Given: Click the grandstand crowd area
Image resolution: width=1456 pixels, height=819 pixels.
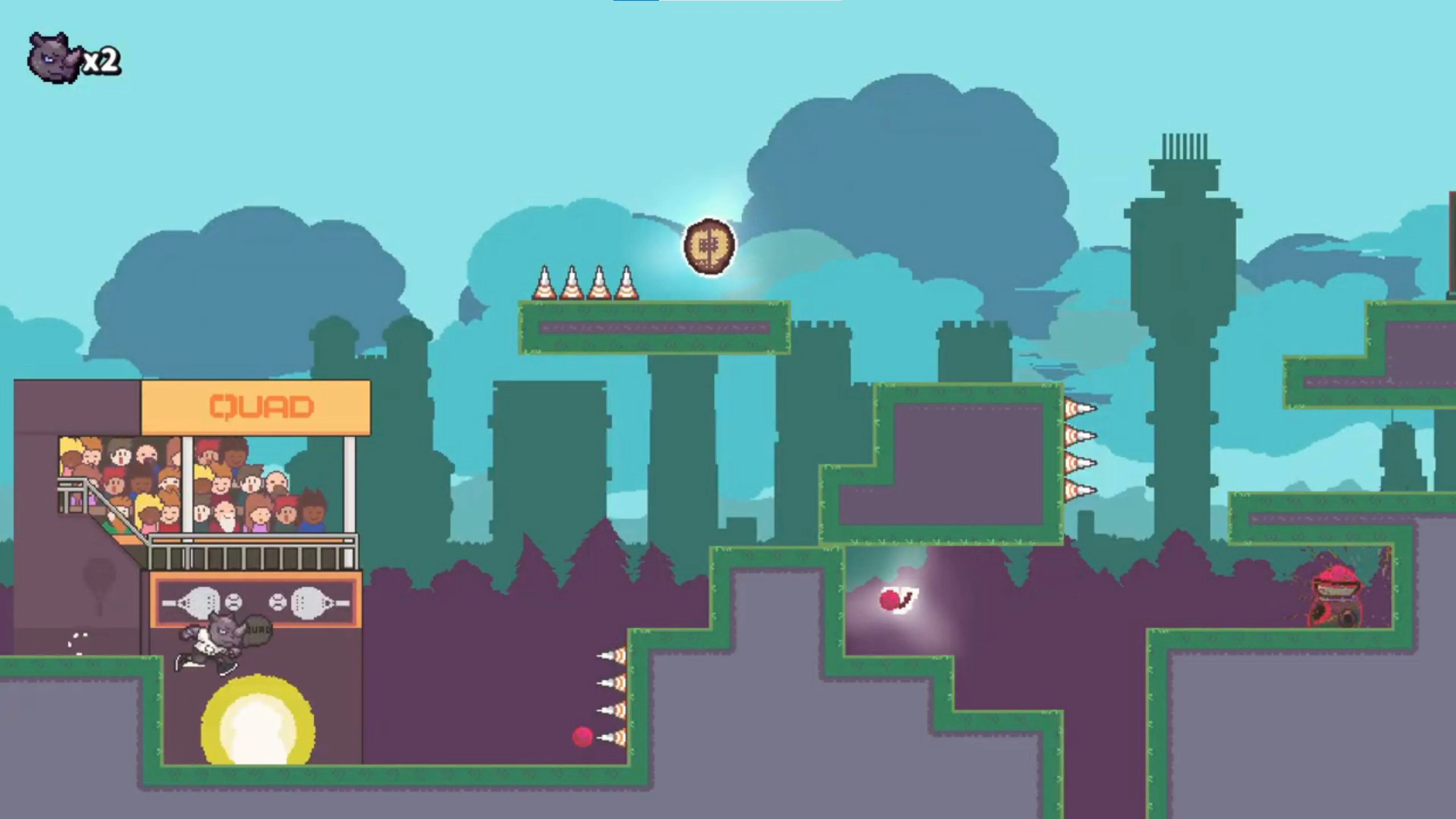Looking at the screenshot, I should pyautogui.click(x=204, y=486).
